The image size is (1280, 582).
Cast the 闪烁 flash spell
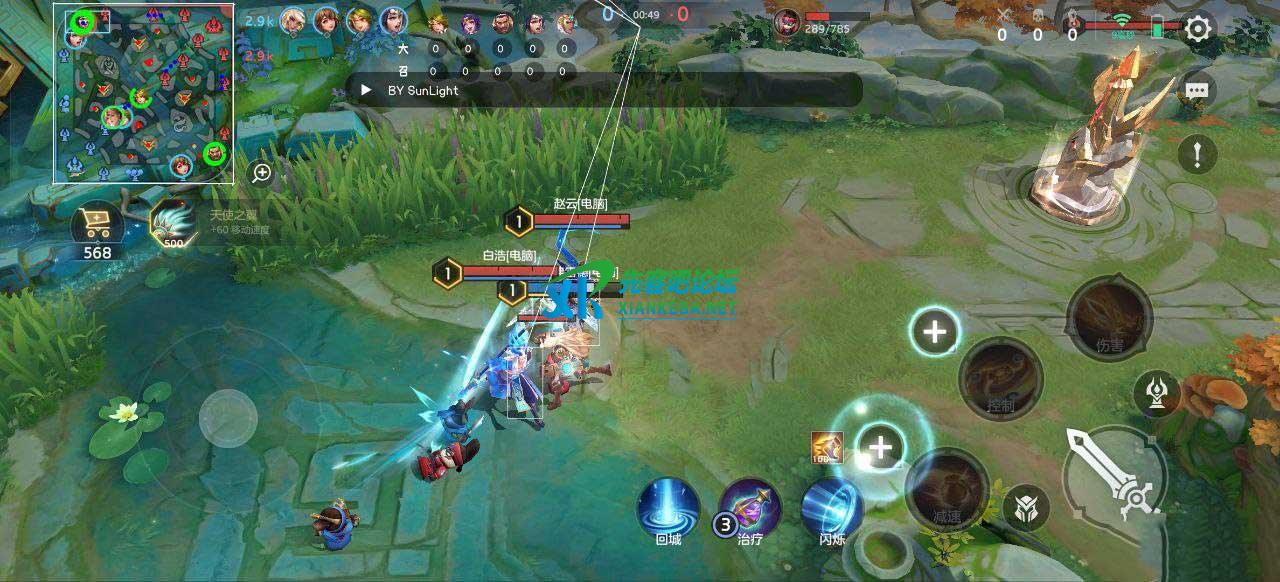832,508
